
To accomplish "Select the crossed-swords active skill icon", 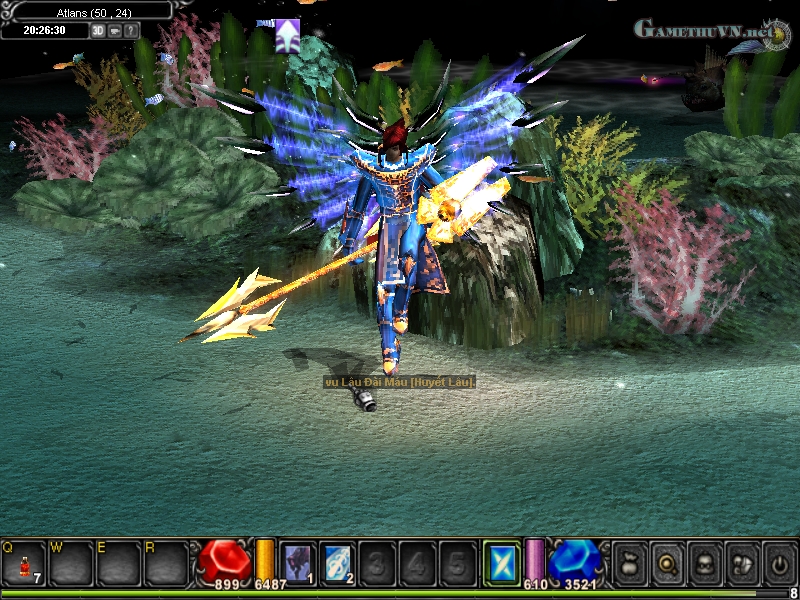I will pos(500,562).
